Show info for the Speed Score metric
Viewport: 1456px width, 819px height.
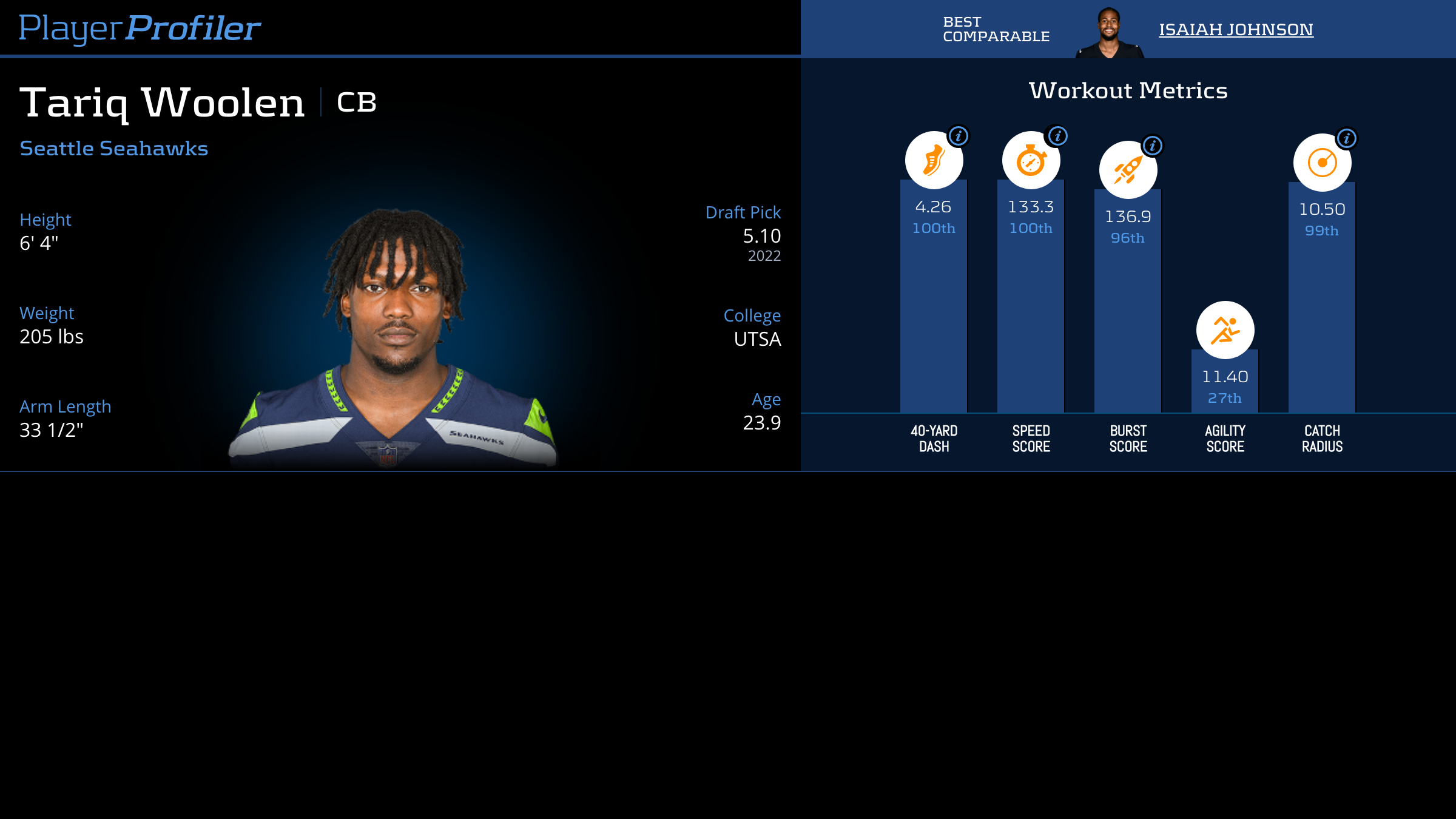pyautogui.click(x=1058, y=136)
